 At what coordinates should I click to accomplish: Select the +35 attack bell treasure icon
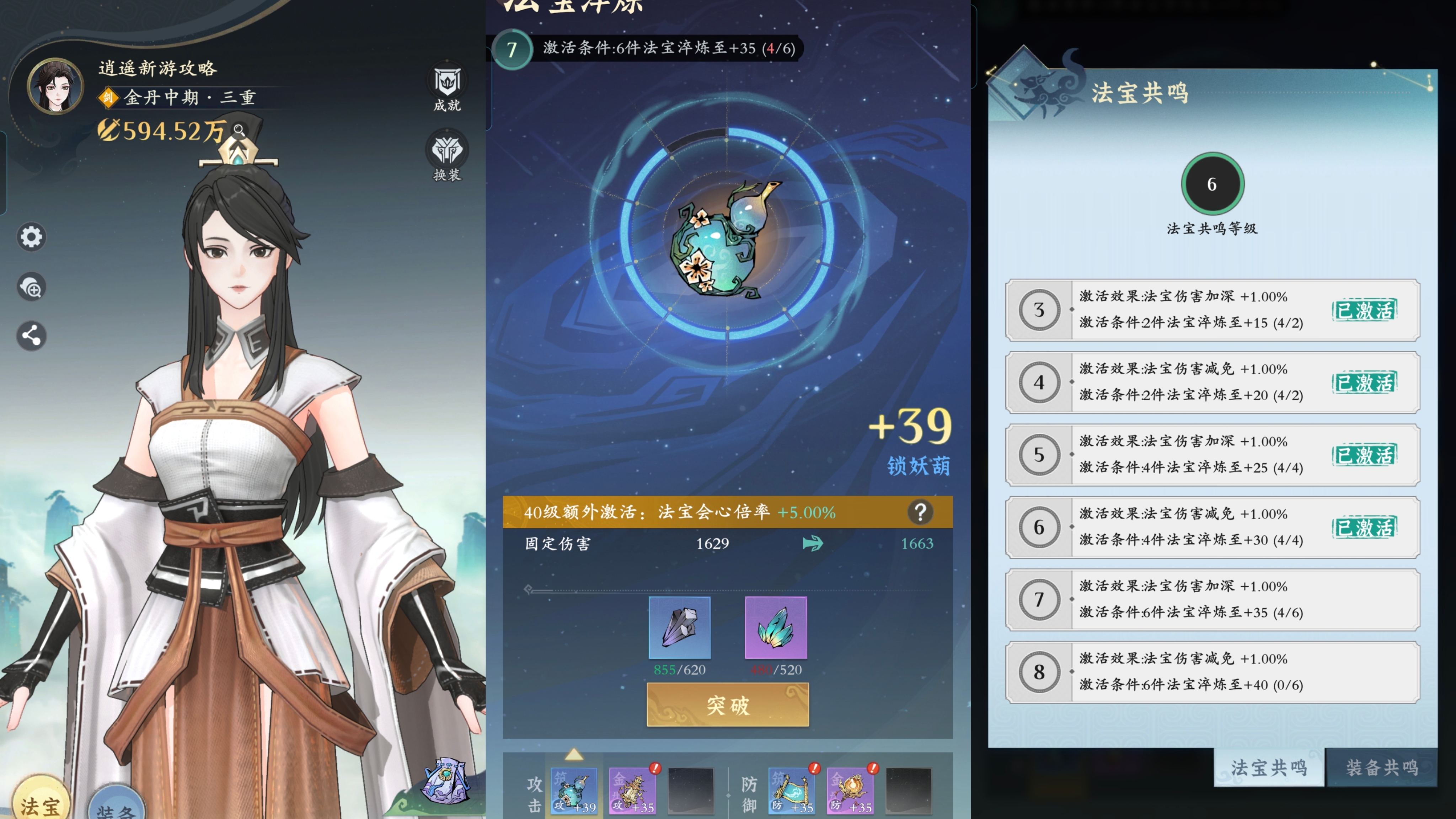(633, 791)
